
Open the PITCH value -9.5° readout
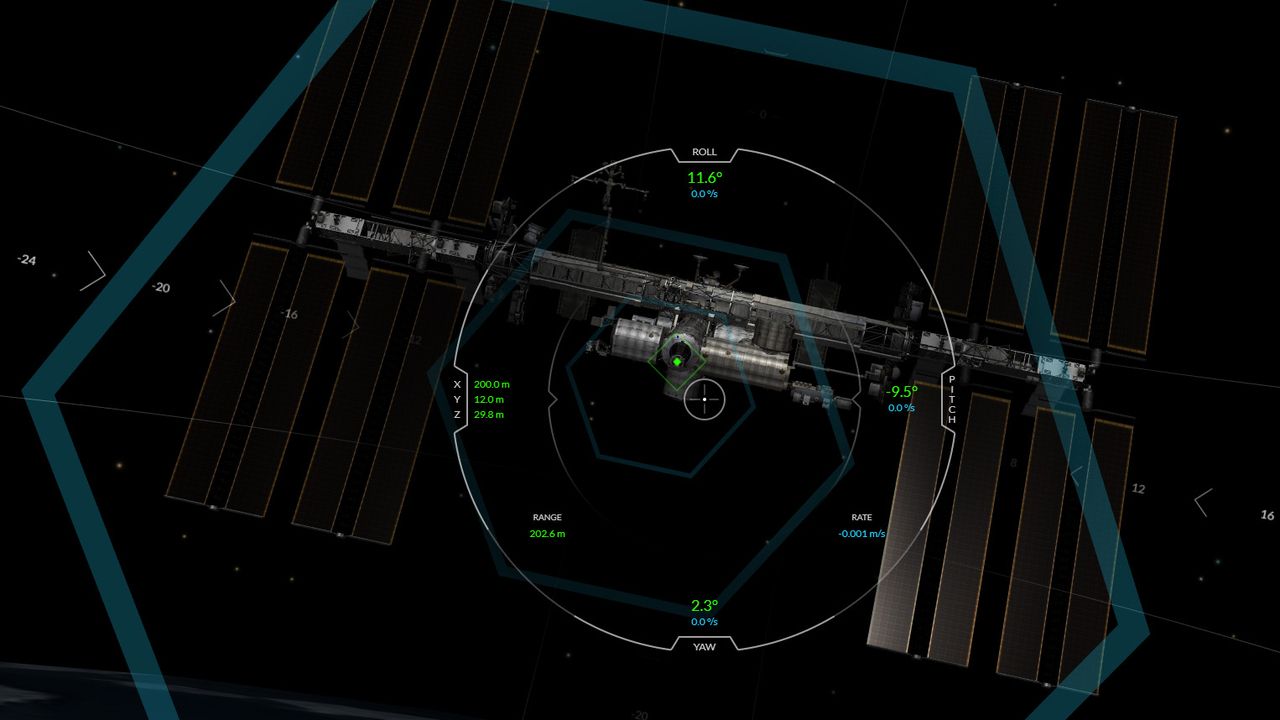(x=900, y=392)
